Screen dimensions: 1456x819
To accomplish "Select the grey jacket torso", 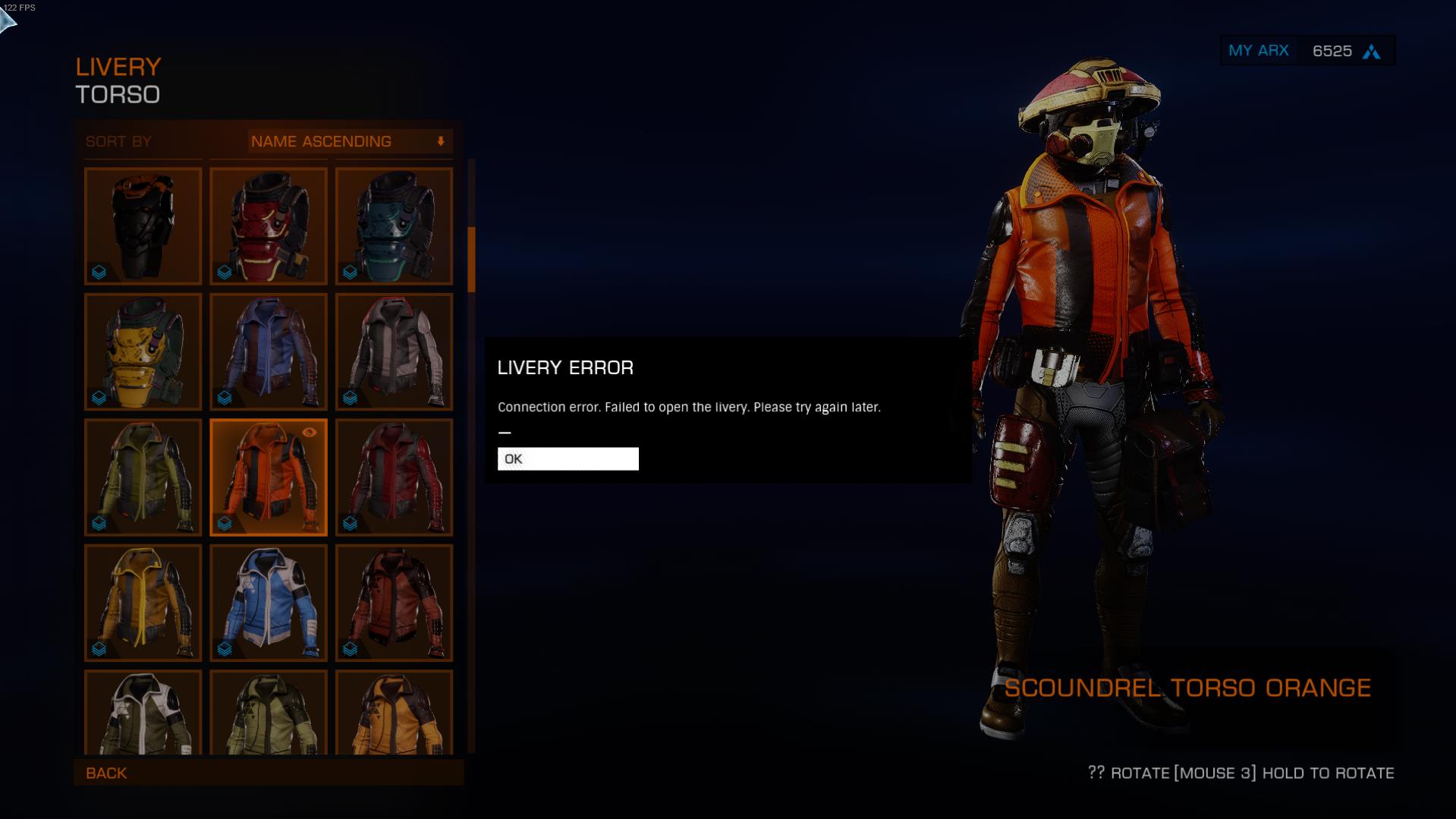I will [394, 351].
